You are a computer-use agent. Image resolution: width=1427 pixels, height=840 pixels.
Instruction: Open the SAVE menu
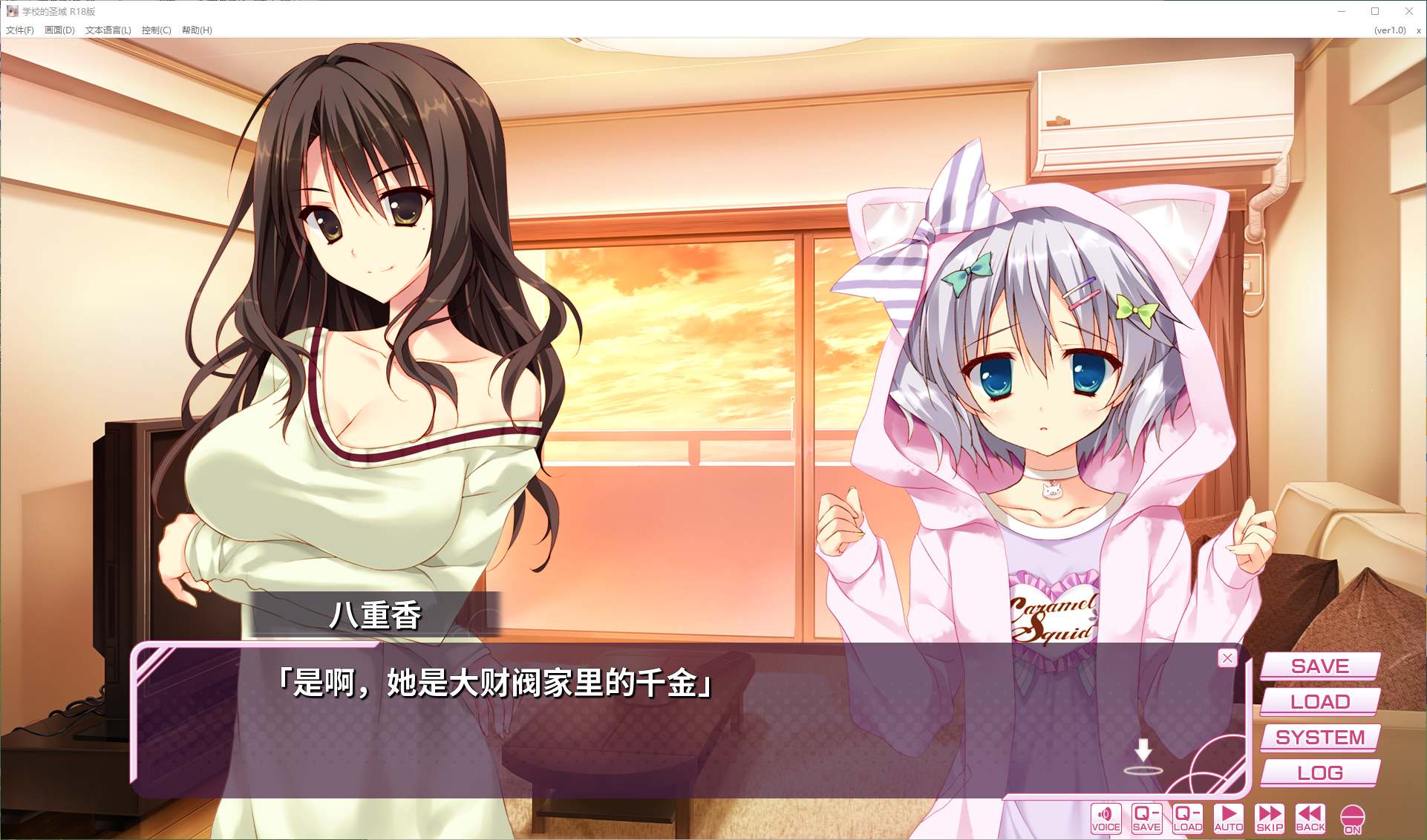(1319, 666)
